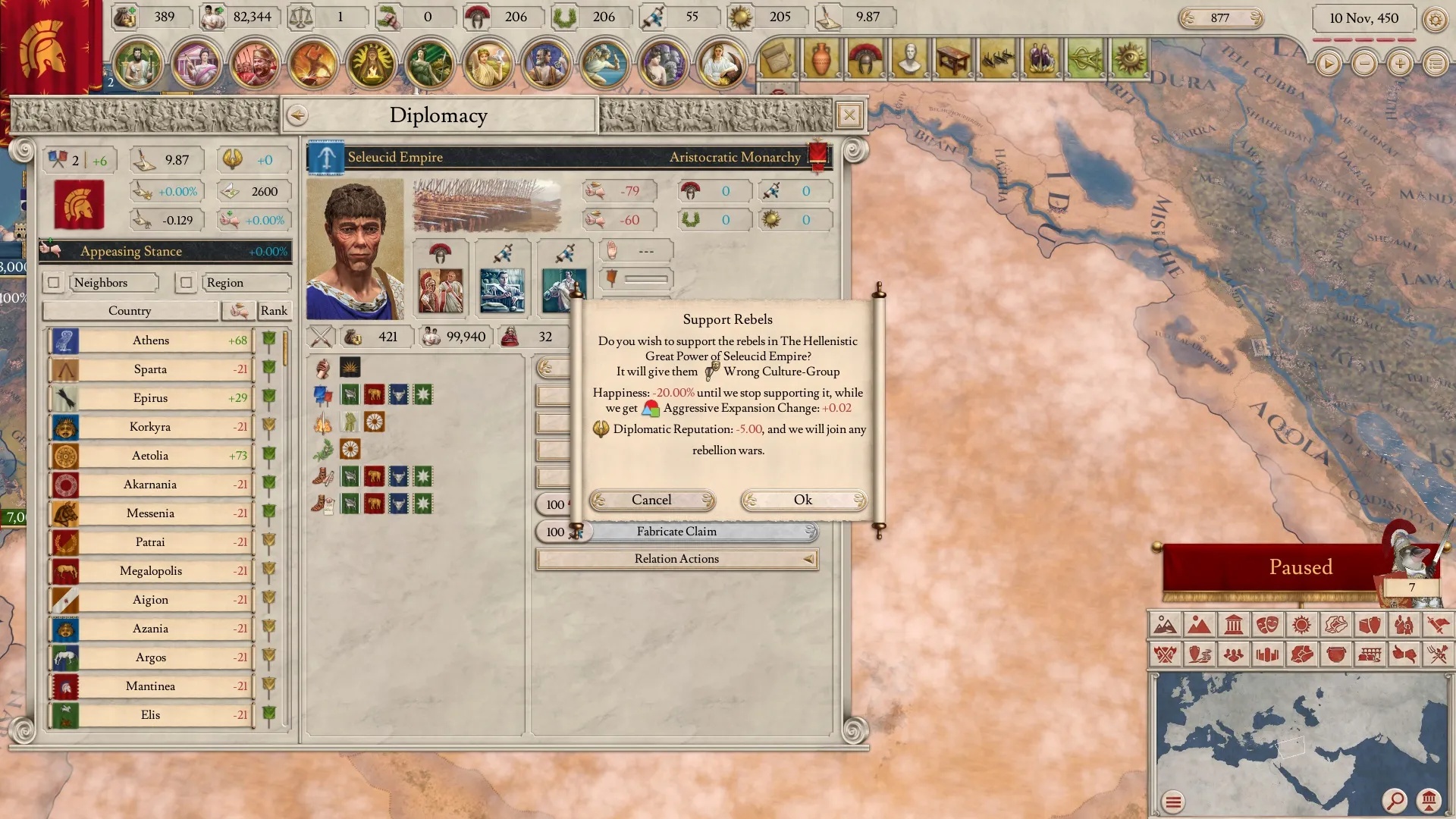This screenshot has width=1456, height=819.
Task: Pick Megalopolis from the country list
Action: tap(151, 571)
